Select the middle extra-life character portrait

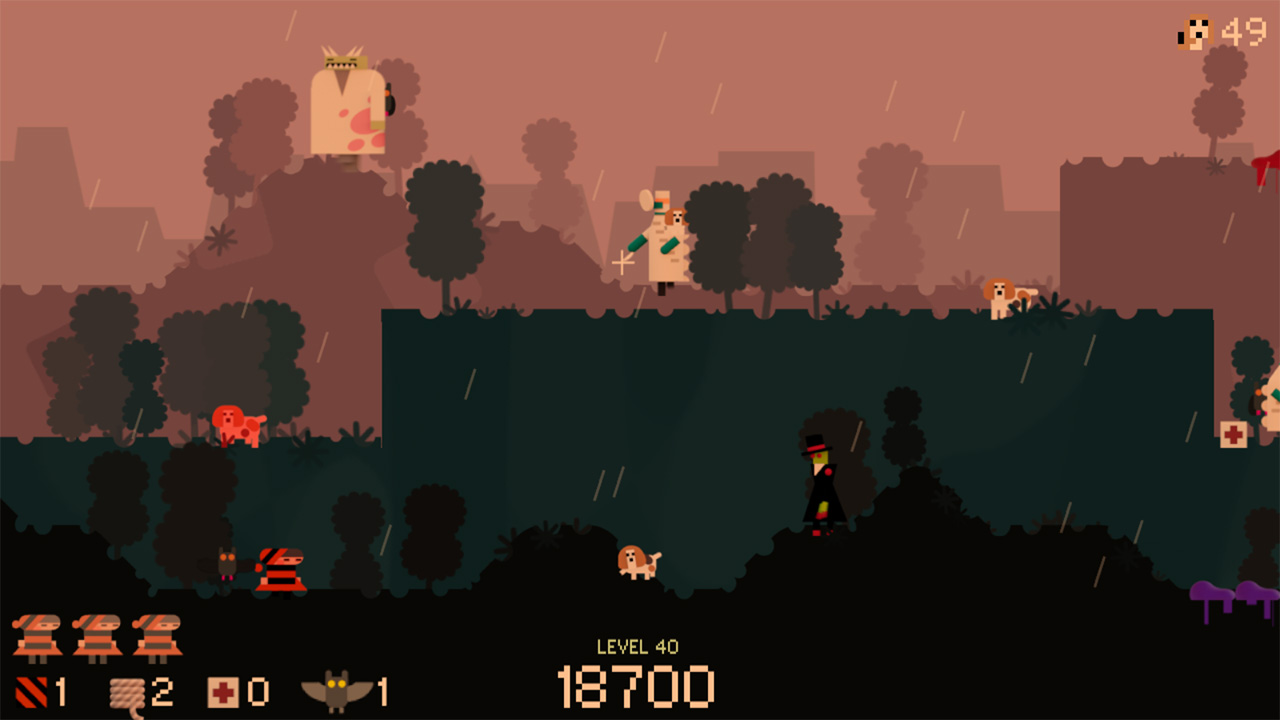click(95, 637)
